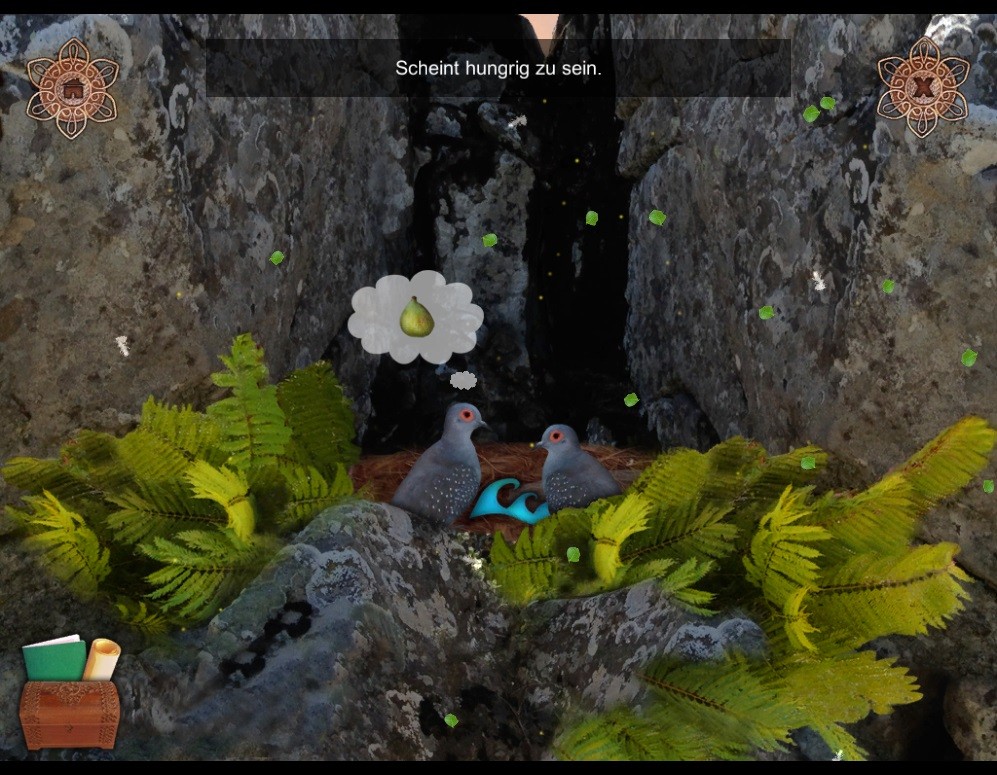Open the green journal book
Screen dimensions: 997x775
coord(54,658)
